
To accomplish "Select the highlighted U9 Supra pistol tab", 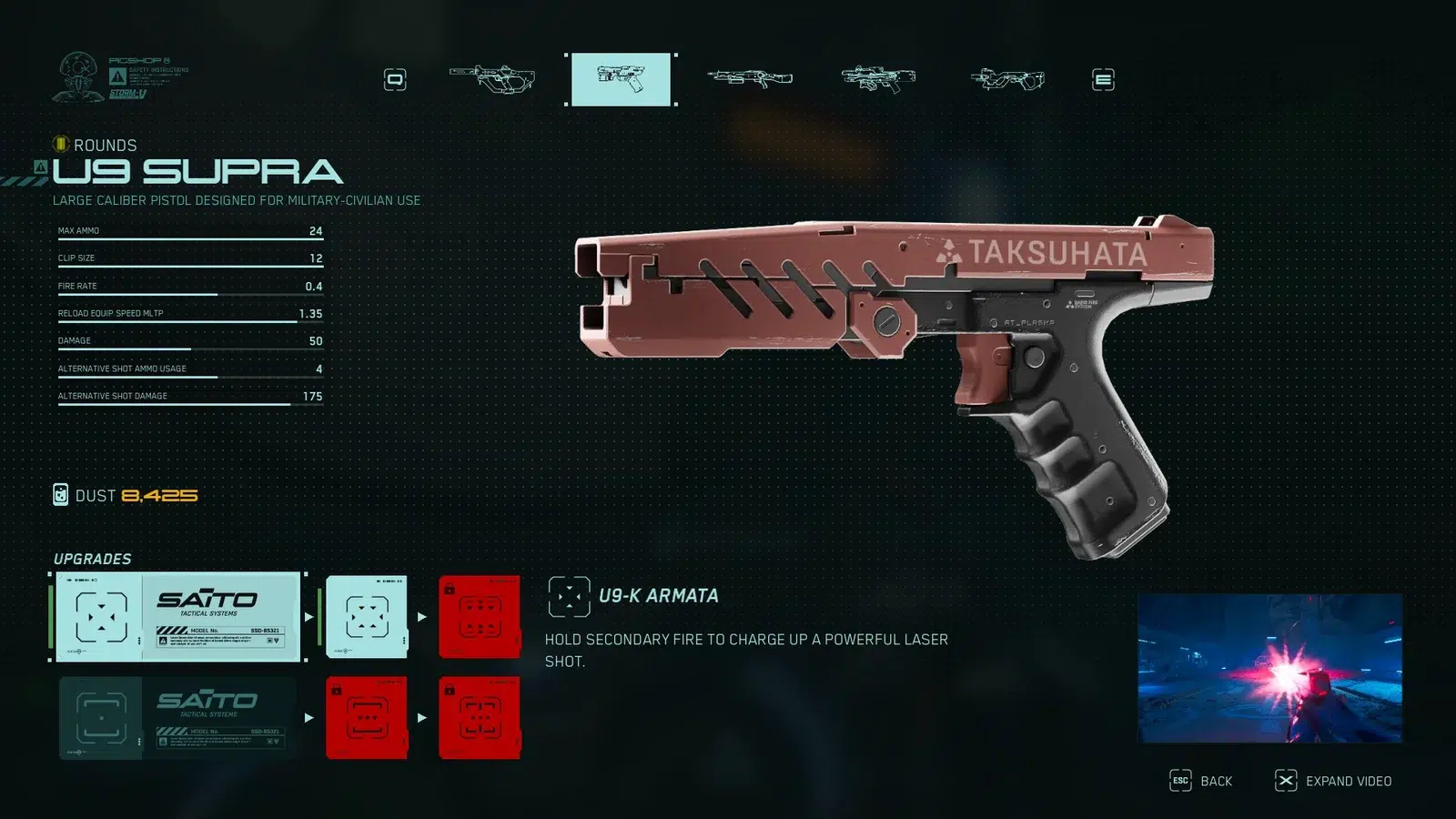I will click(x=621, y=79).
